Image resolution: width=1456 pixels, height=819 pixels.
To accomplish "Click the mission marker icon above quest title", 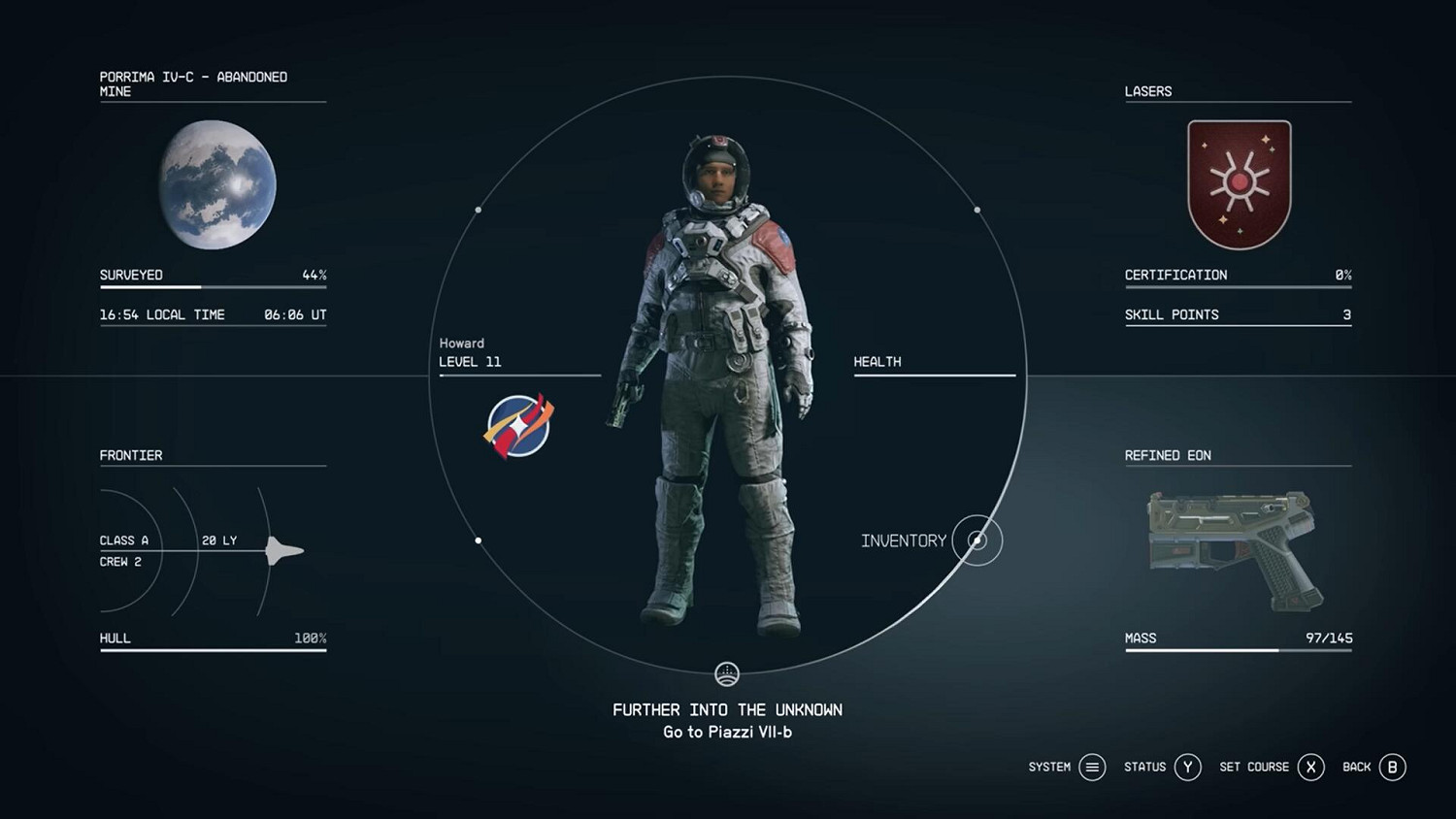I will 727,673.
